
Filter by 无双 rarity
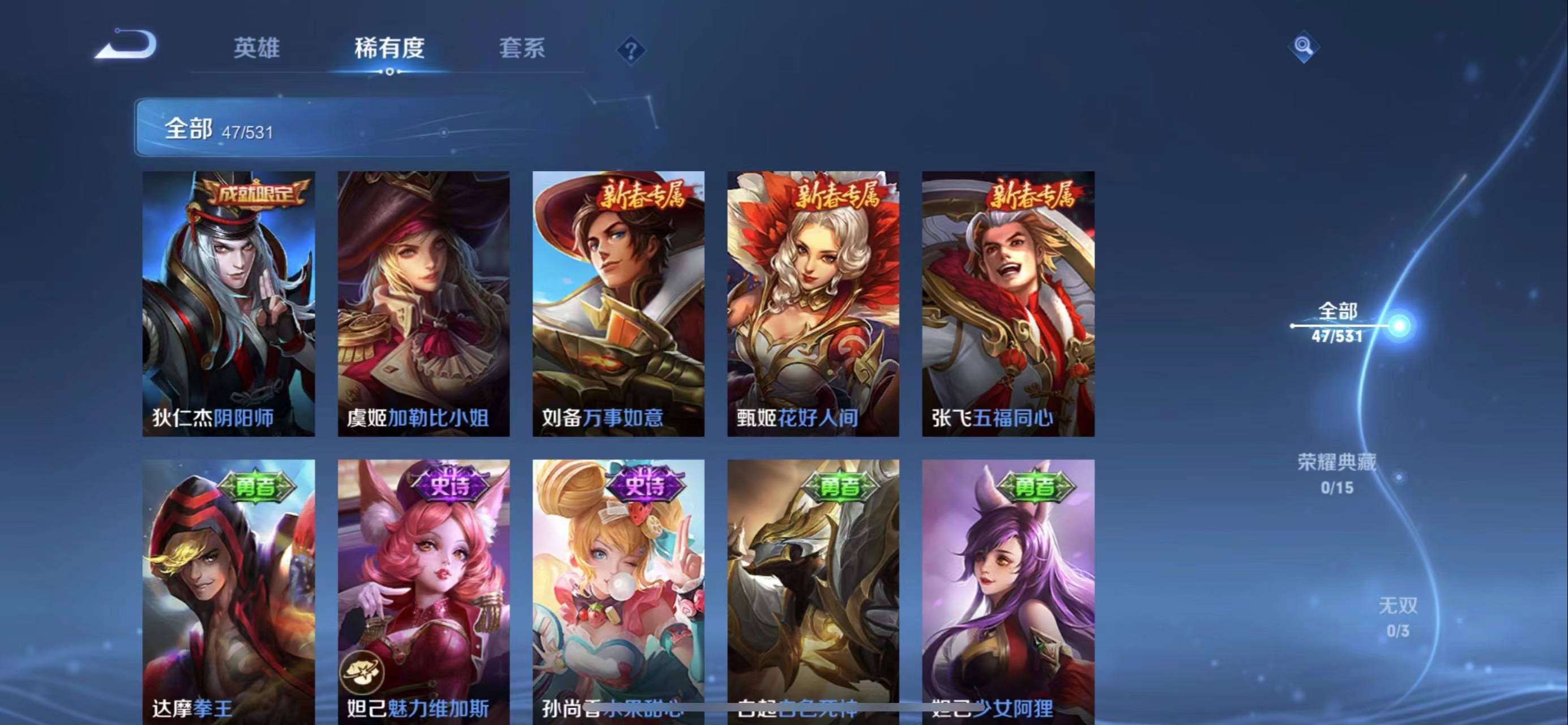click(x=1398, y=617)
